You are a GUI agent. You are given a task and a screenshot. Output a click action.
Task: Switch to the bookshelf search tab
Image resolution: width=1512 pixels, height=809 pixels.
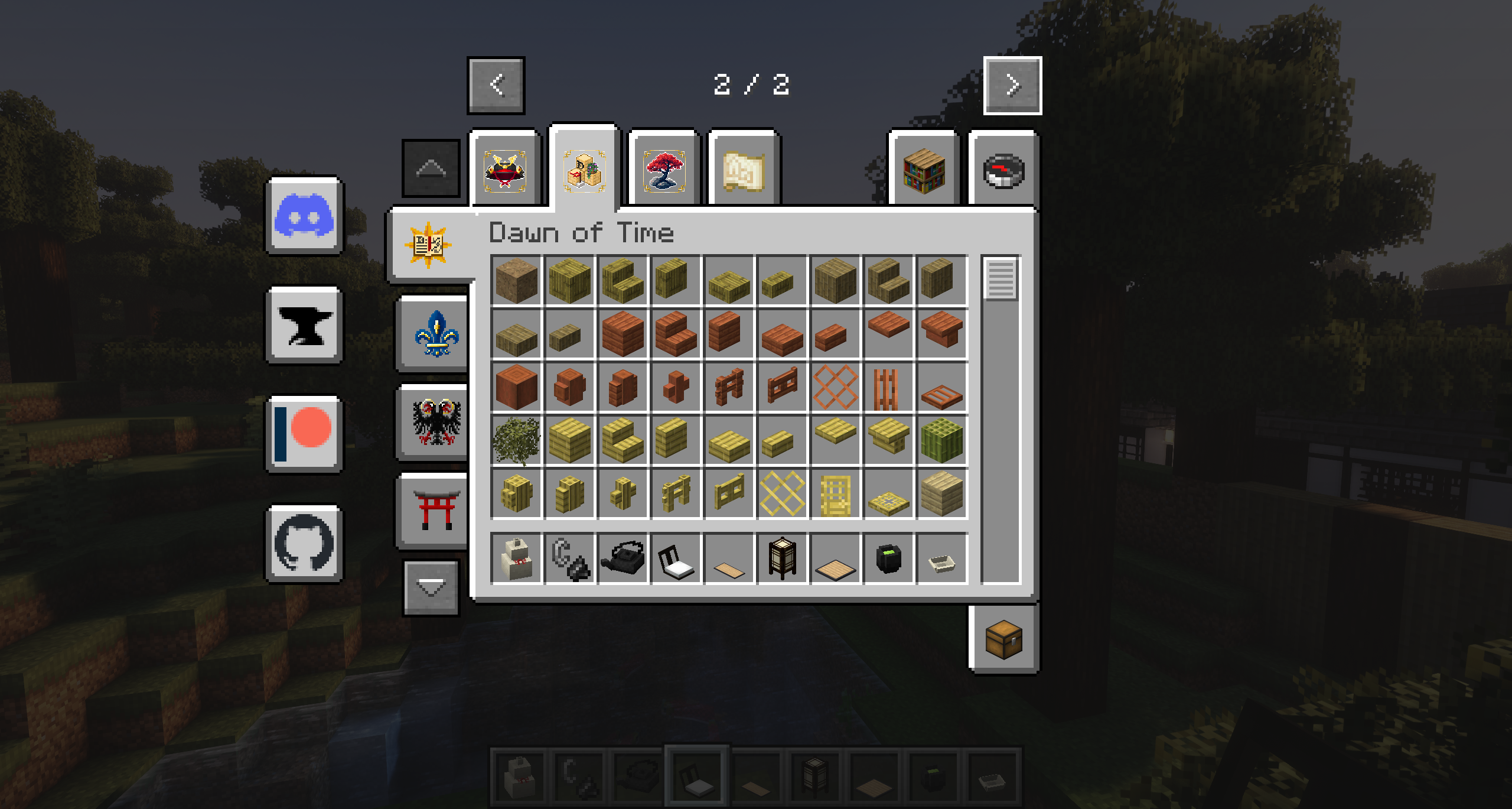[x=924, y=170]
